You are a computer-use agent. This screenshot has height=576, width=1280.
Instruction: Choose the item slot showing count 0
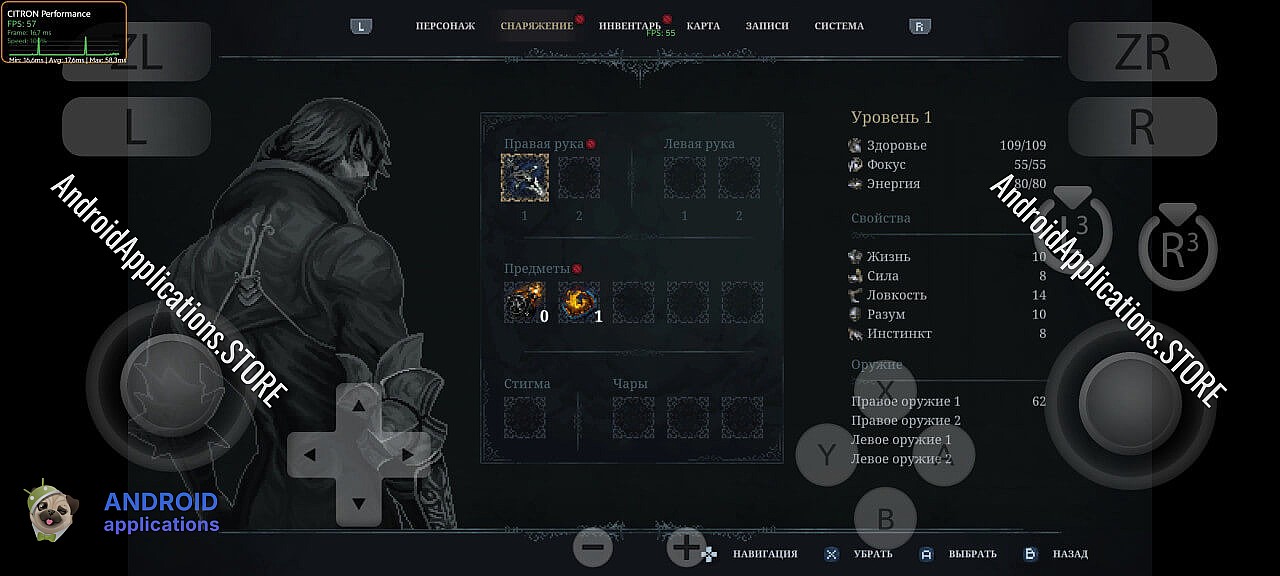525,302
